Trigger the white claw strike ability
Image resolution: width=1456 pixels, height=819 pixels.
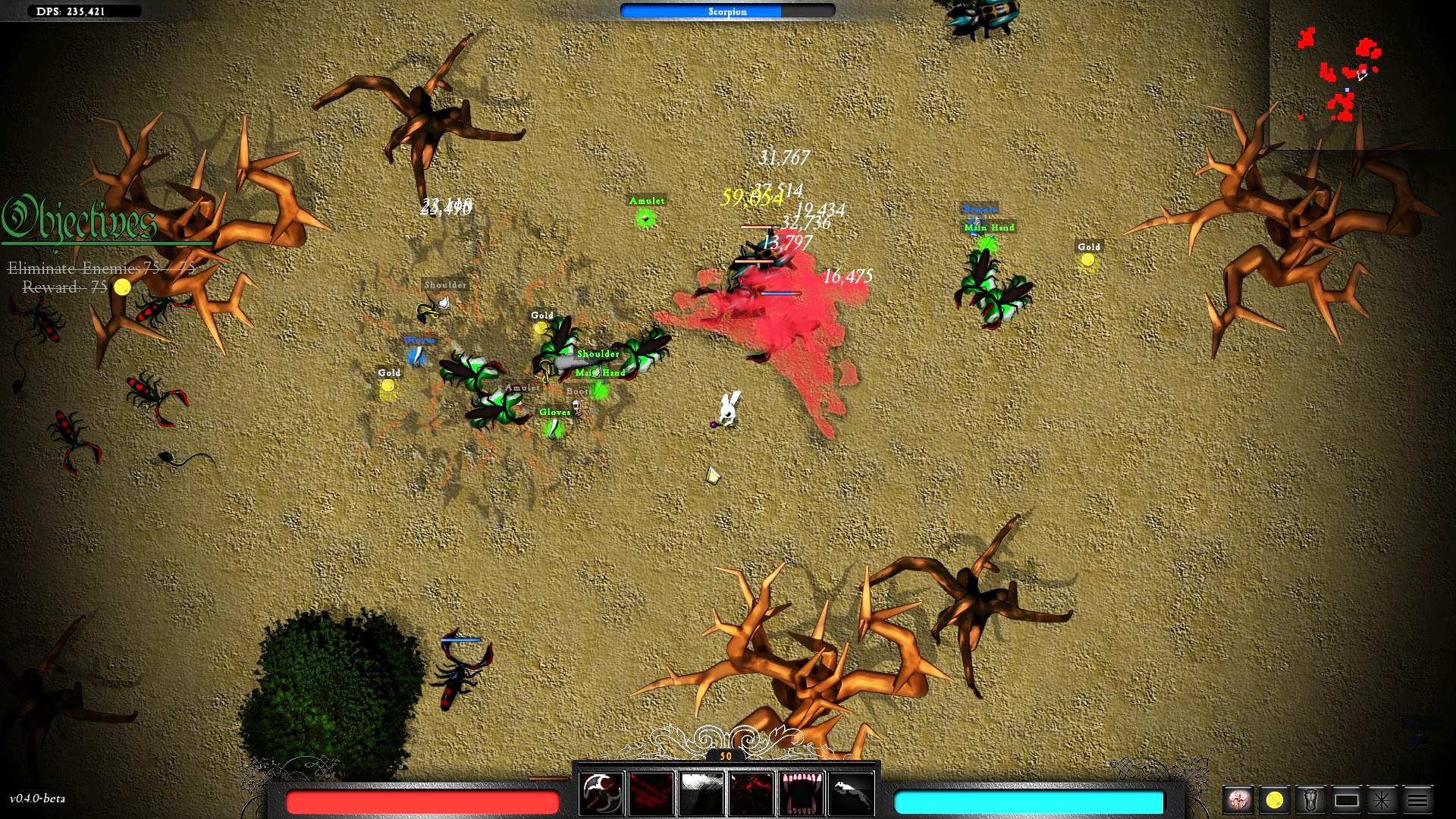[702, 792]
